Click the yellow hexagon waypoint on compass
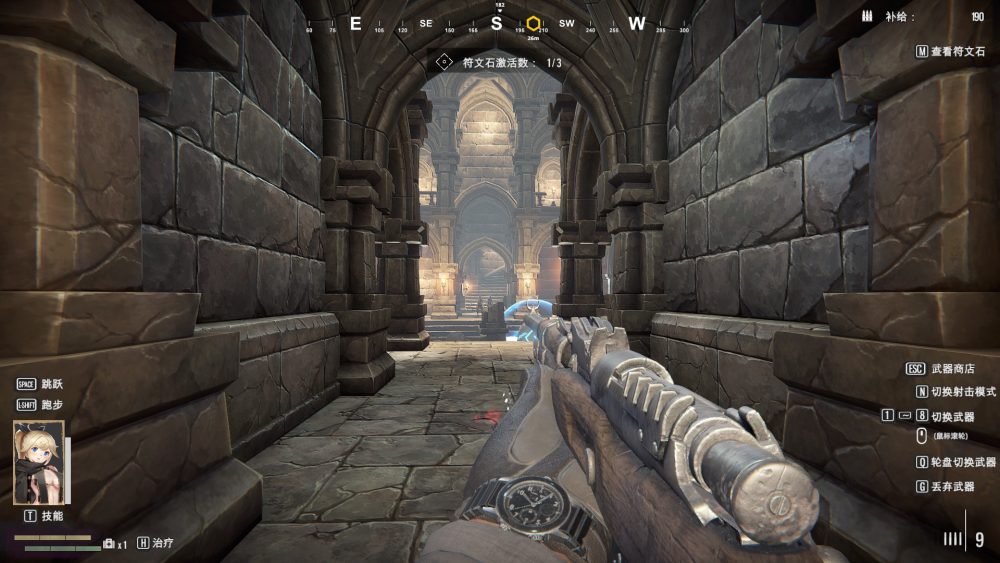This screenshot has width=1000, height=563. point(534,23)
